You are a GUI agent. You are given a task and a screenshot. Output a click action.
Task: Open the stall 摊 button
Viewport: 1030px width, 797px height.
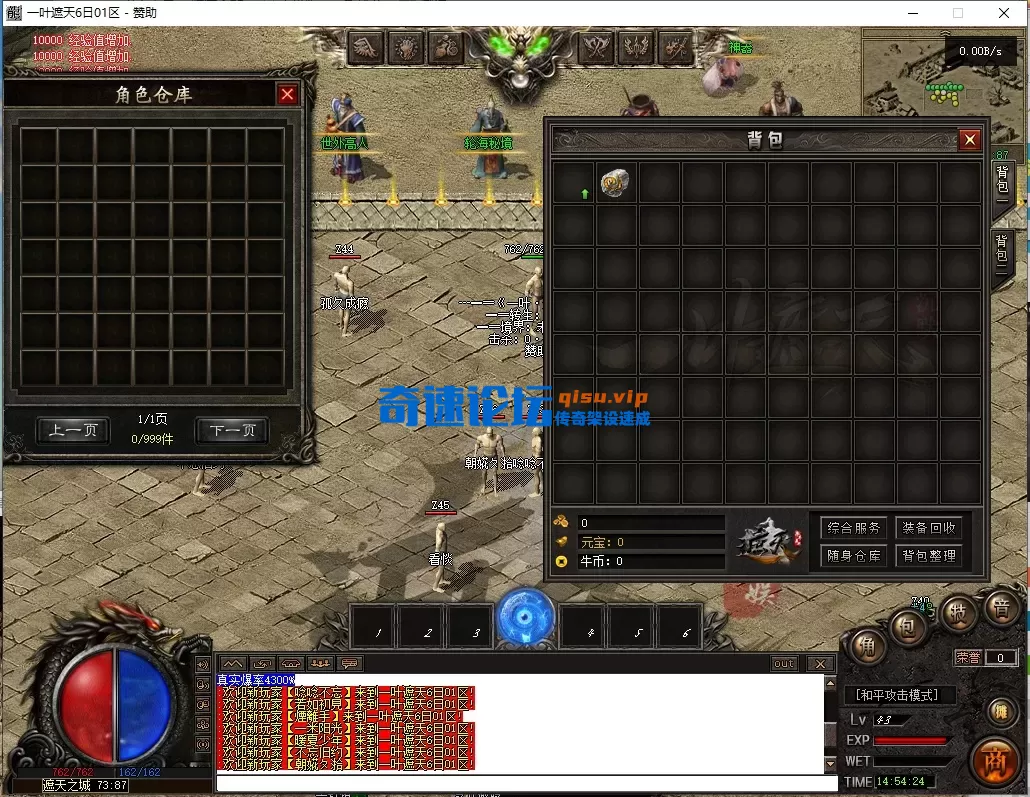coord(999,711)
